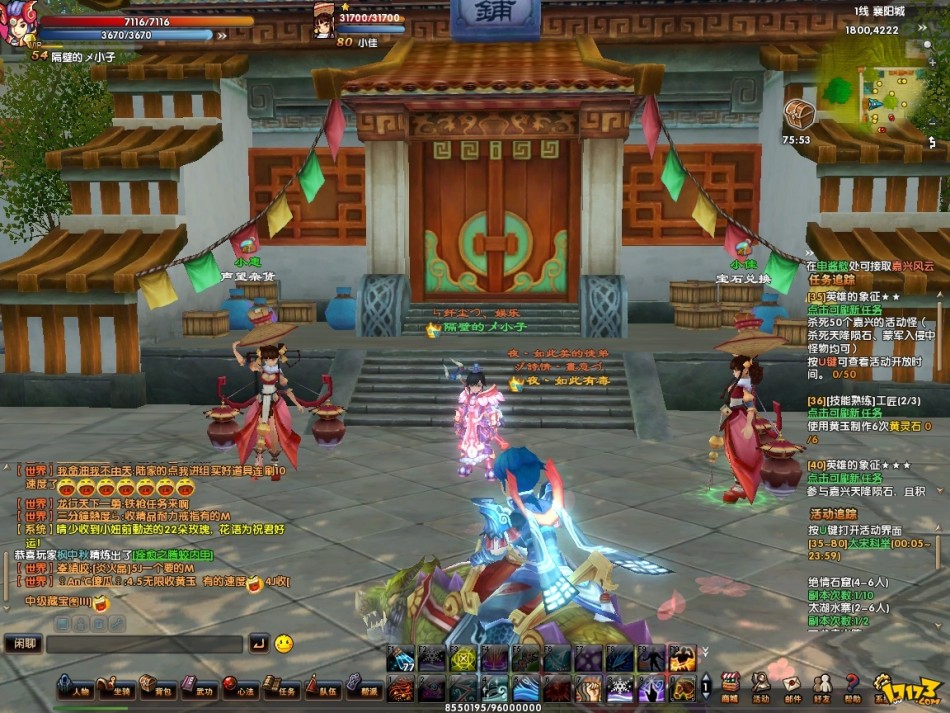The width and height of the screenshot is (950, 713).
Task: Open the 人物 character panel
Action: click(76, 690)
